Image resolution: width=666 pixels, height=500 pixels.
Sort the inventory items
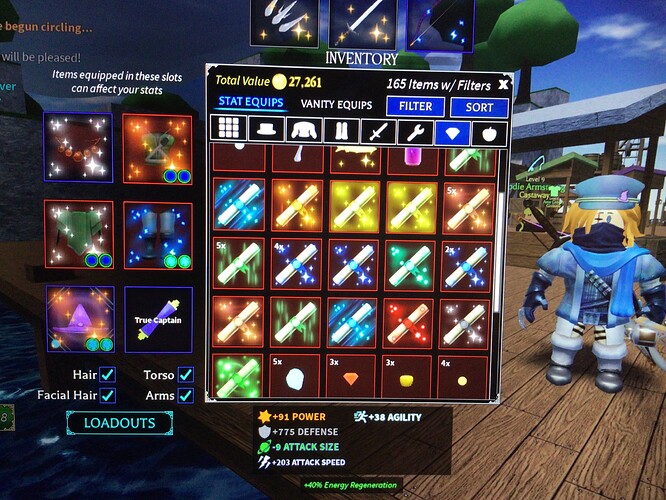click(x=479, y=107)
